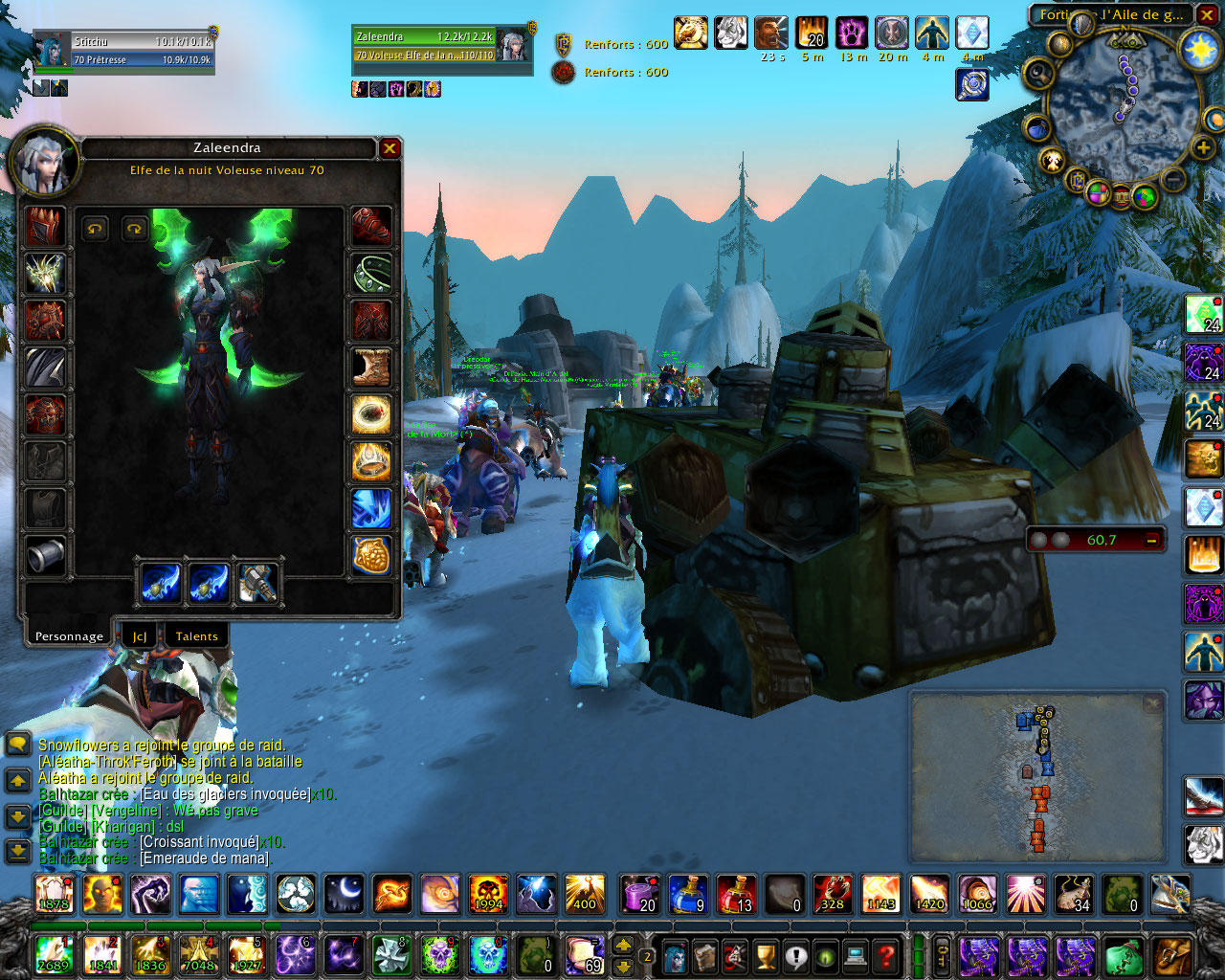Zoom in on the minimap
1225x980 pixels.
(1202, 148)
